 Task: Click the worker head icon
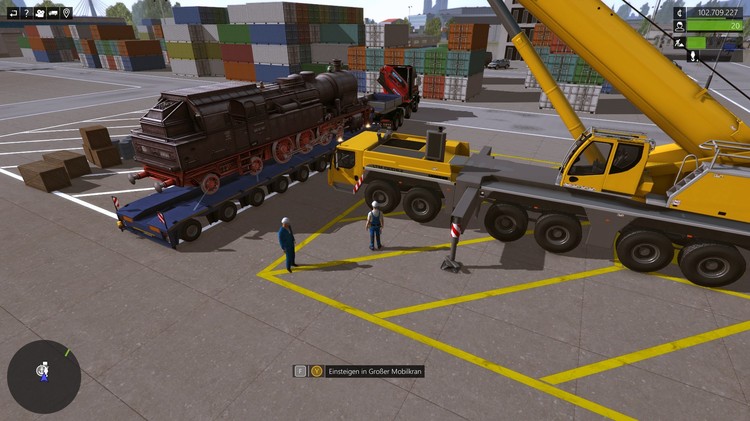click(680, 27)
